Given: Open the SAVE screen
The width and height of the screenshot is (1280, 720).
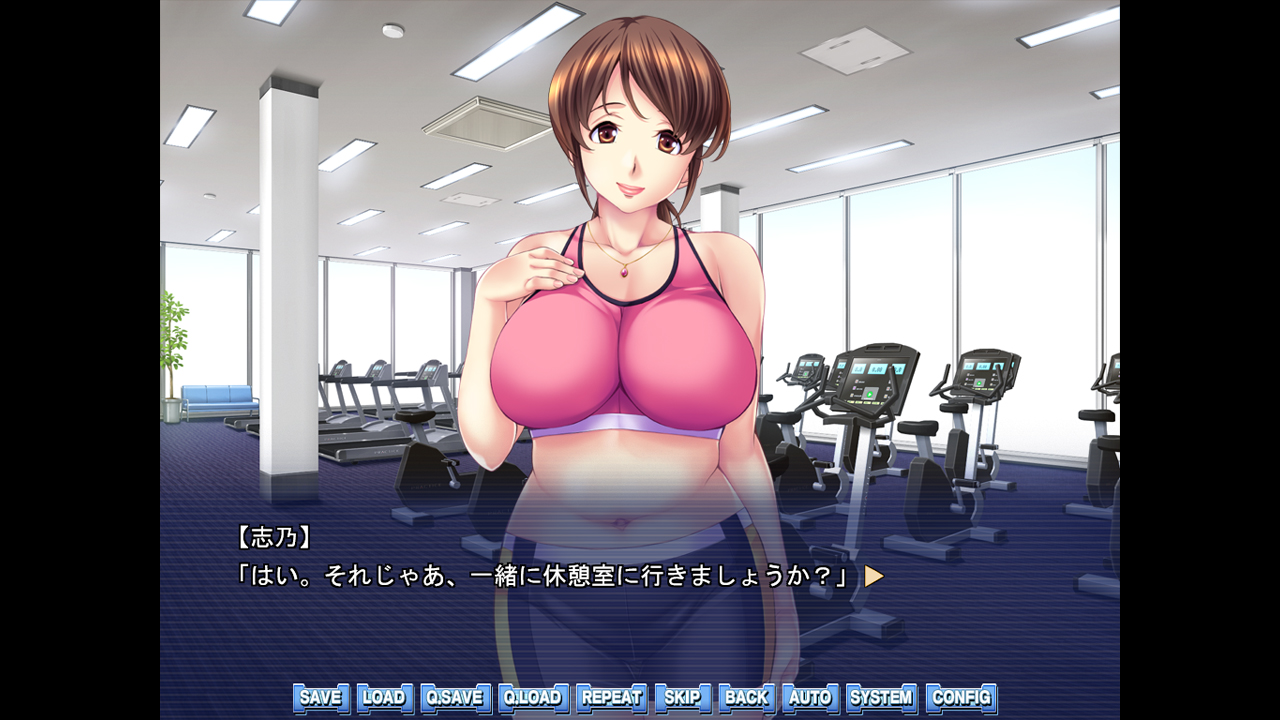Looking at the screenshot, I should coord(318,697).
